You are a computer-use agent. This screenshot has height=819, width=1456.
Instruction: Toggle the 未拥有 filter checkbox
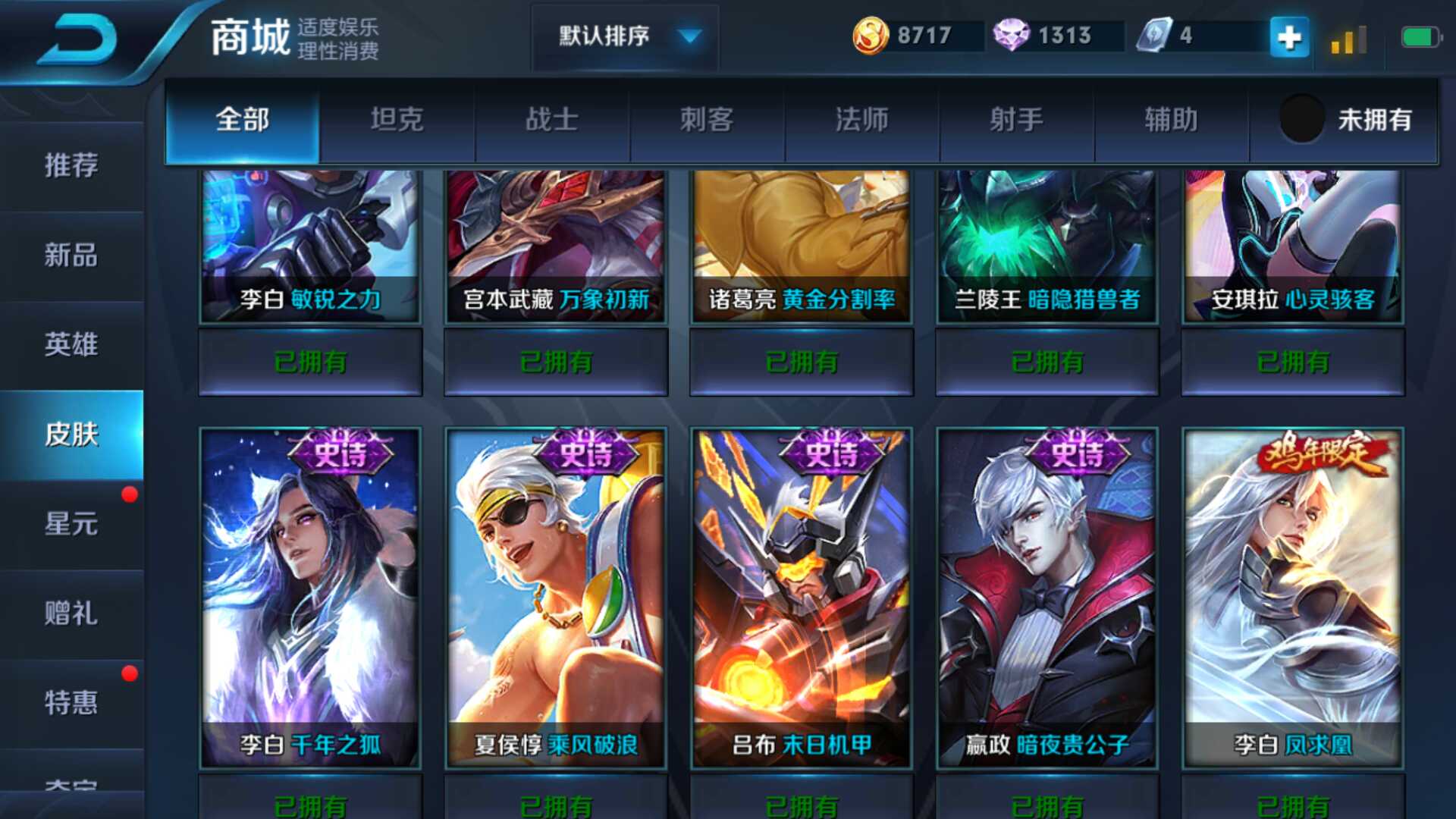coord(1302,119)
